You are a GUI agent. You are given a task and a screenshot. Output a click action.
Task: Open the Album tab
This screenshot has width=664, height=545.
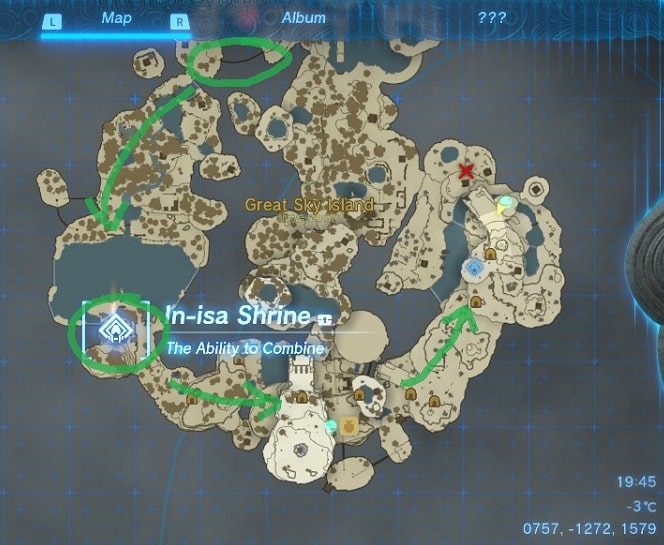[304, 18]
